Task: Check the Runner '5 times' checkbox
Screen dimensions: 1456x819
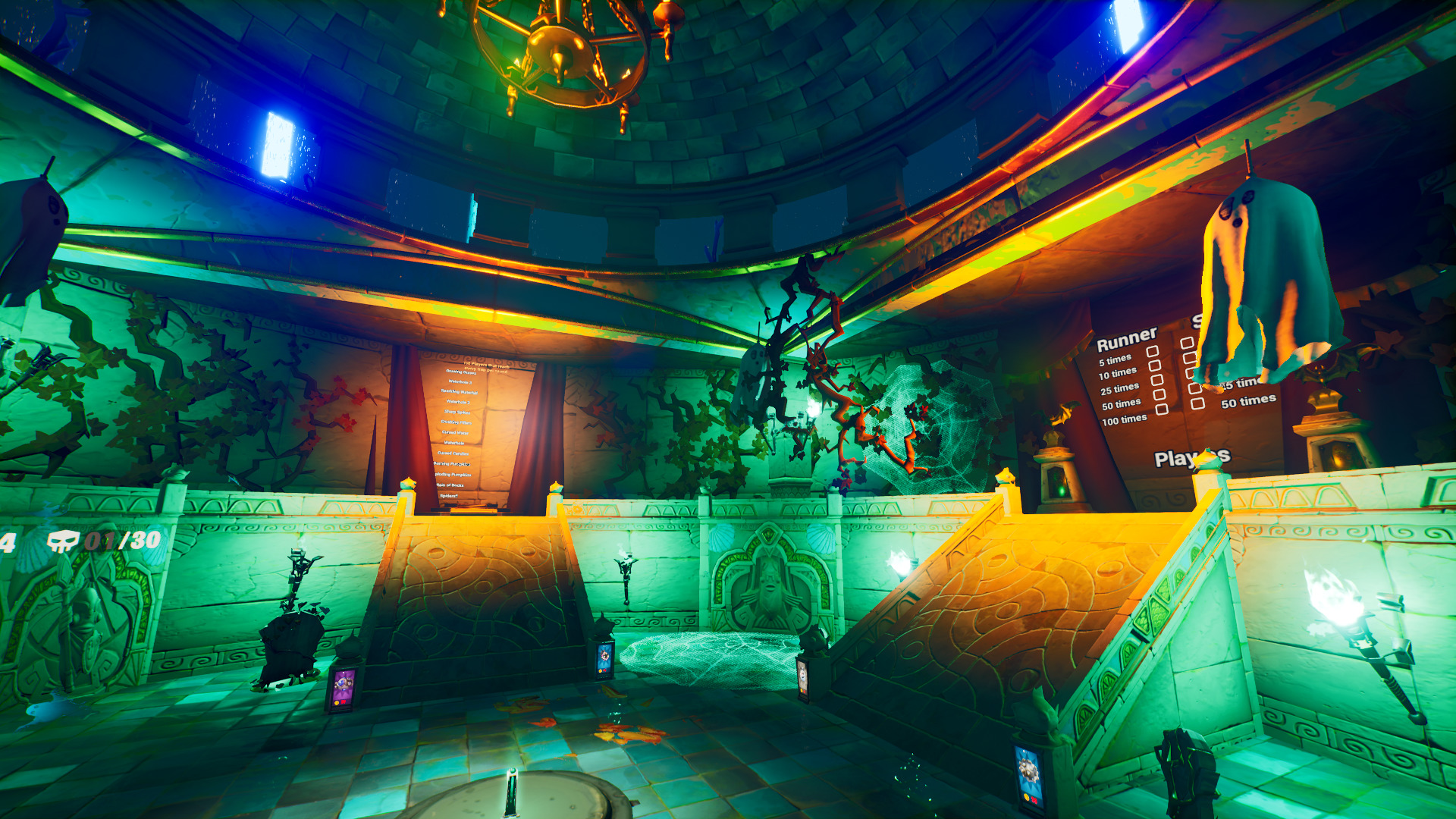Action: 1154,352
